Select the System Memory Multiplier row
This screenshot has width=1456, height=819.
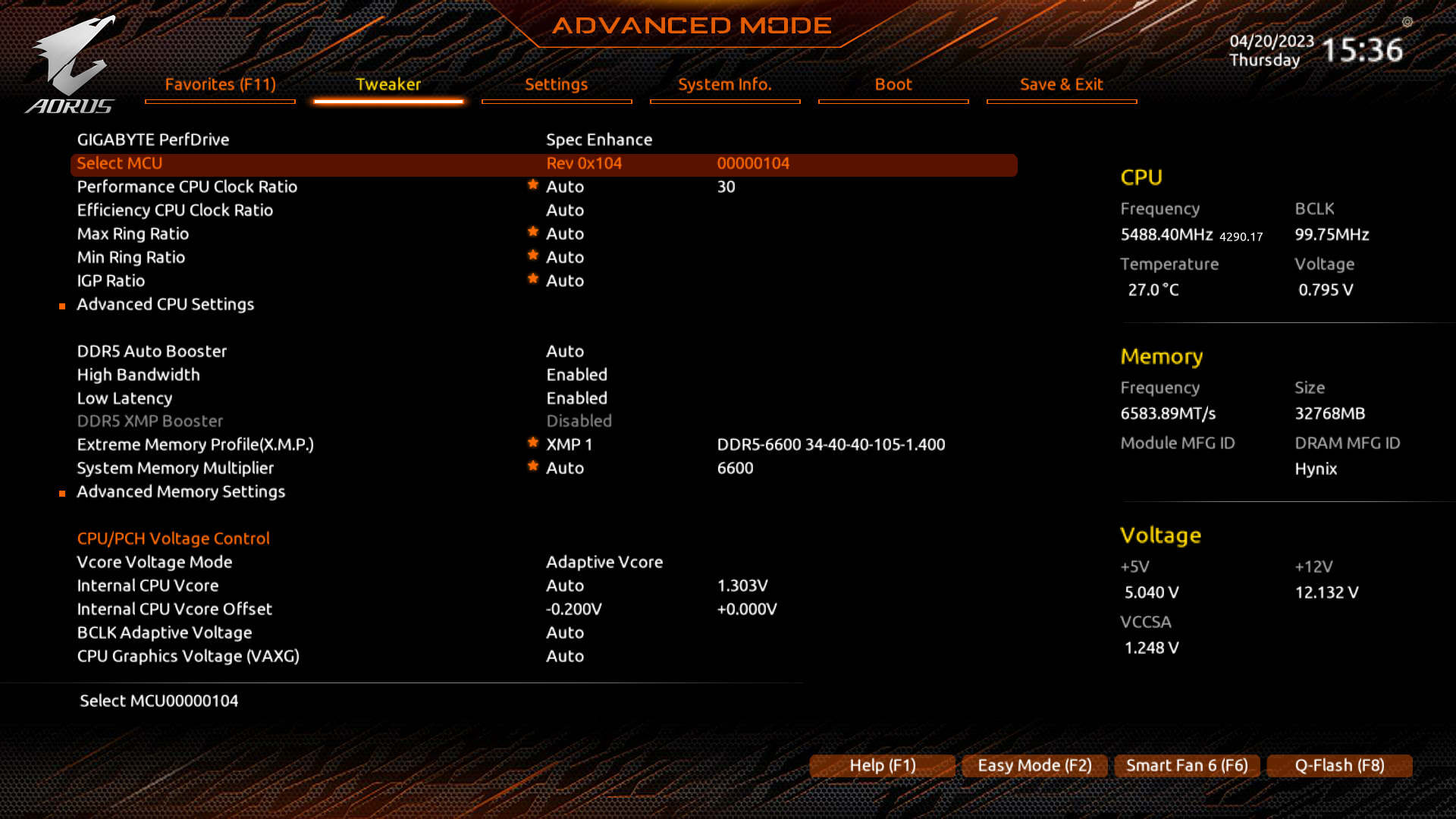tap(175, 468)
